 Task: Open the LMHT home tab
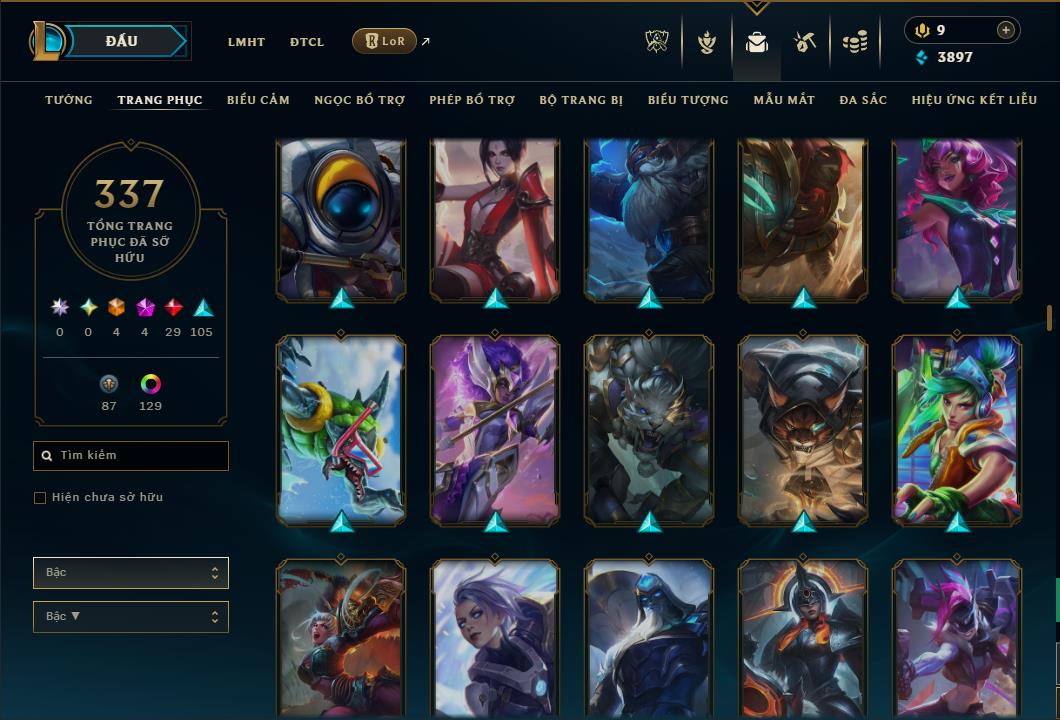pyautogui.click(x=246, y=42)
